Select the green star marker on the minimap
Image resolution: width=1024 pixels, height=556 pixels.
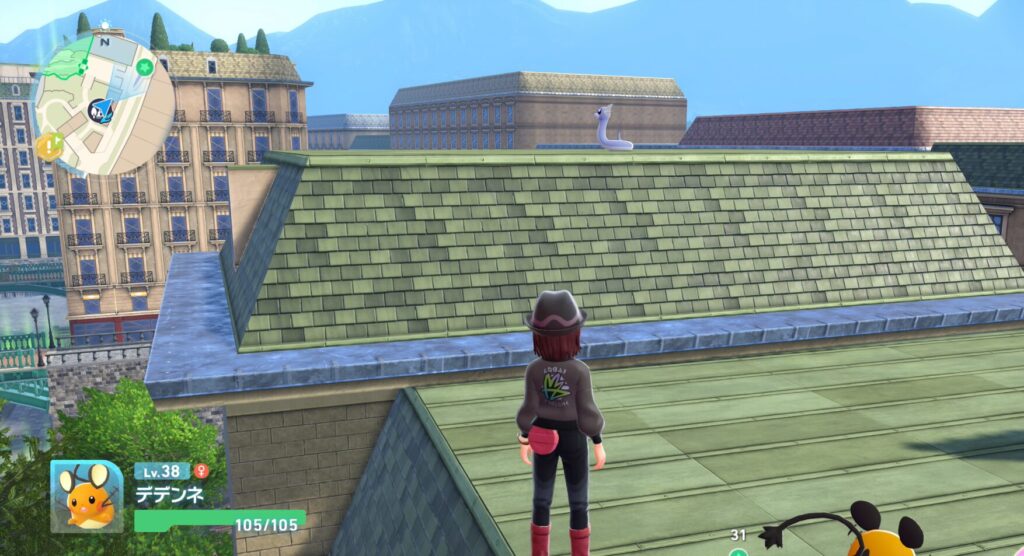tap(146, 67)
